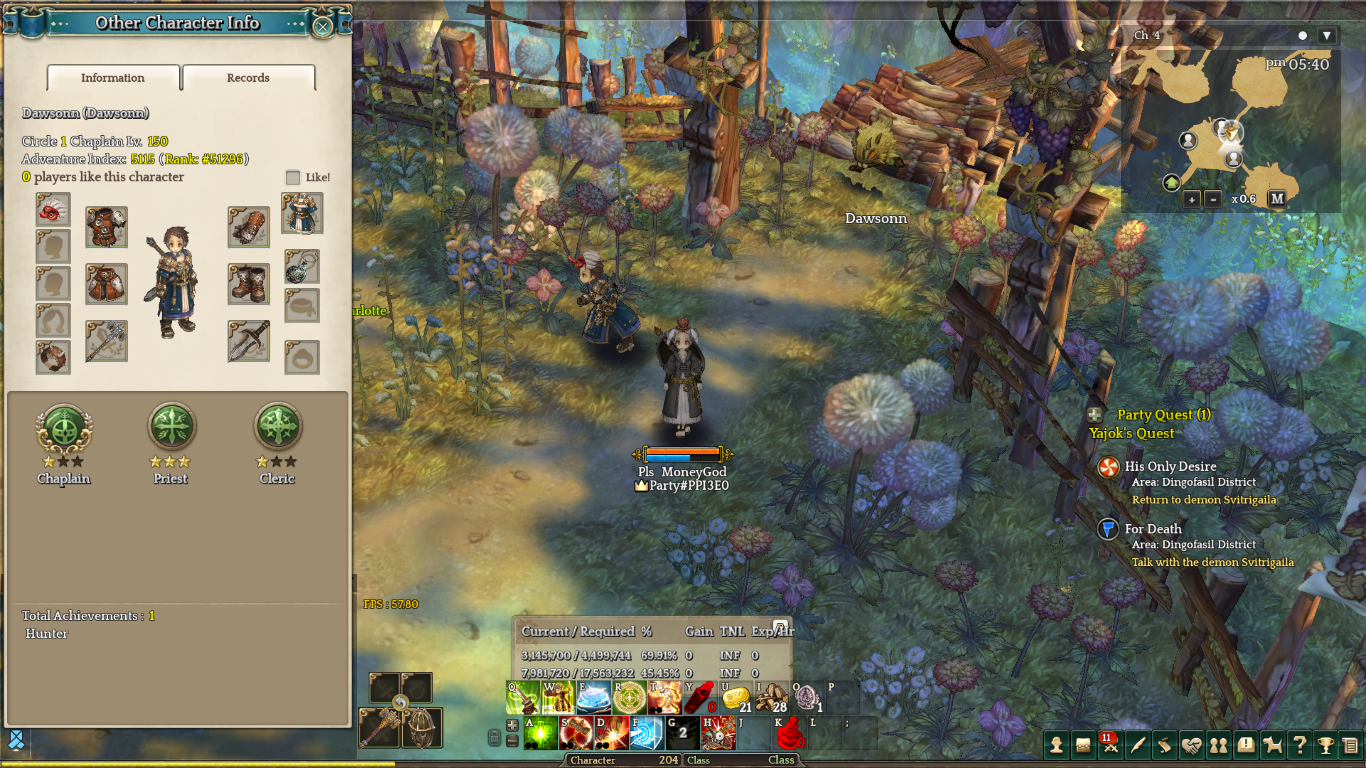Zoom in the minimap with plus button
This screenshot has height=768, width=1366.
click(x=1192, y=199)
